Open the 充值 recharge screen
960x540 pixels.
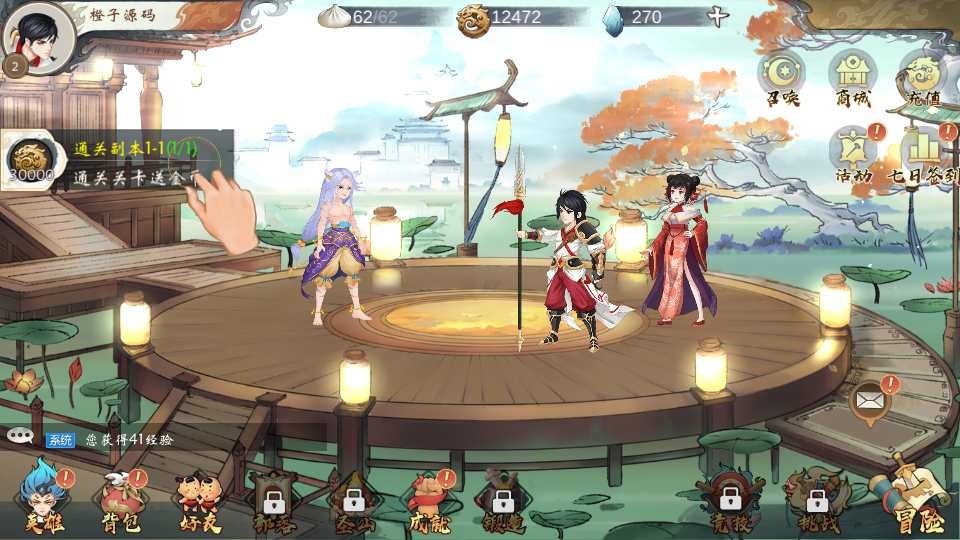click(923, 76)
